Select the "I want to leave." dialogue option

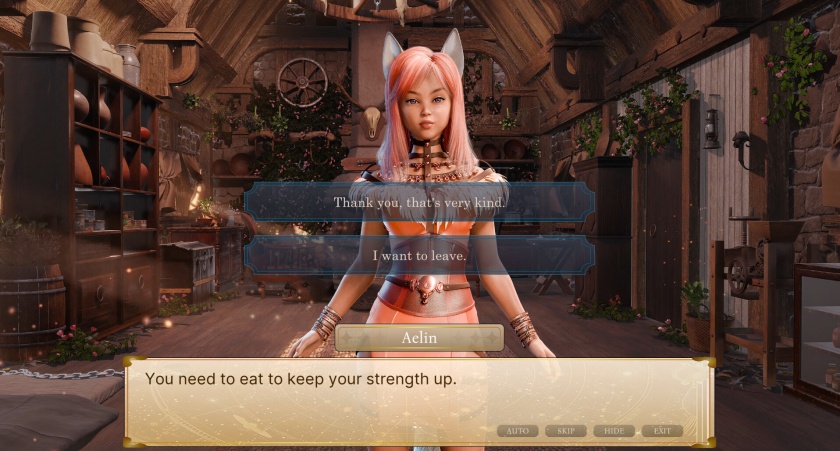pyautogui.click(x=419, y=256)
